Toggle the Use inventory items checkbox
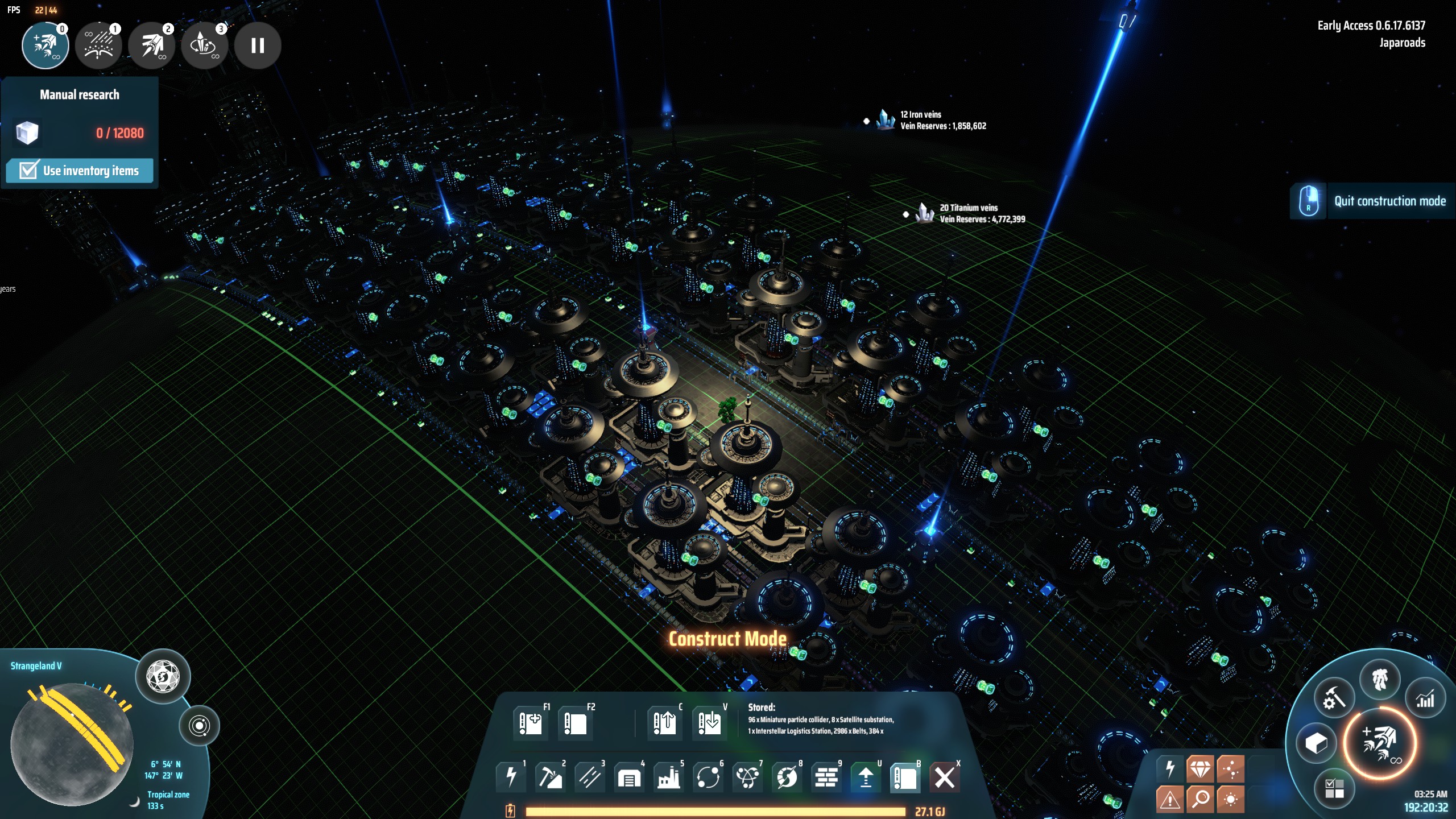The height and width of the screenshot is (819, 1456). point(28,171)
